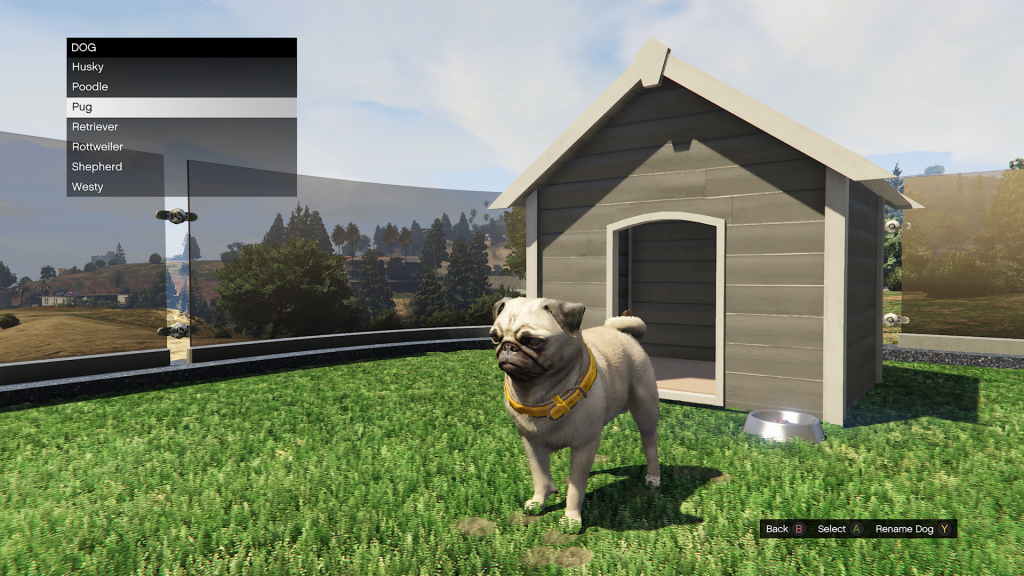Select the Husky breed option
Image resolution: width=1024 pixels, height=576 pixels.
(x=181, y=67)
